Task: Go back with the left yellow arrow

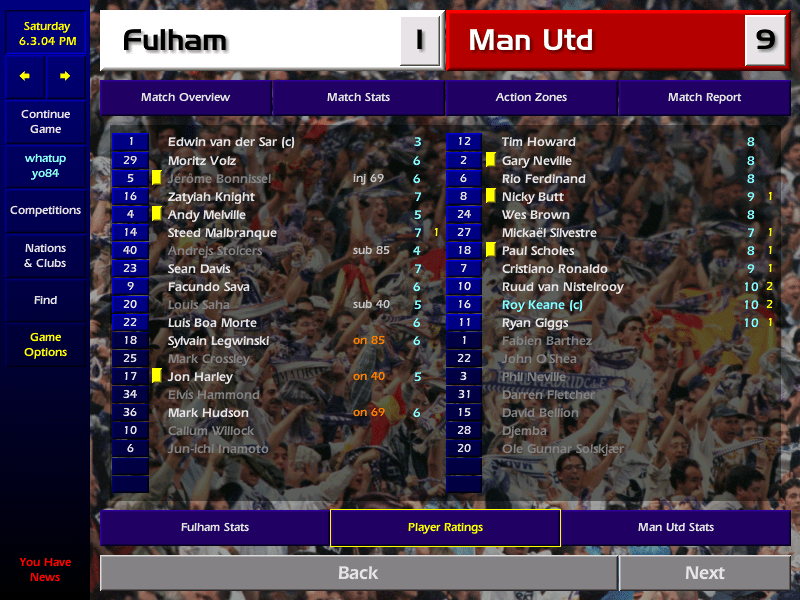Action: [25, 76]
